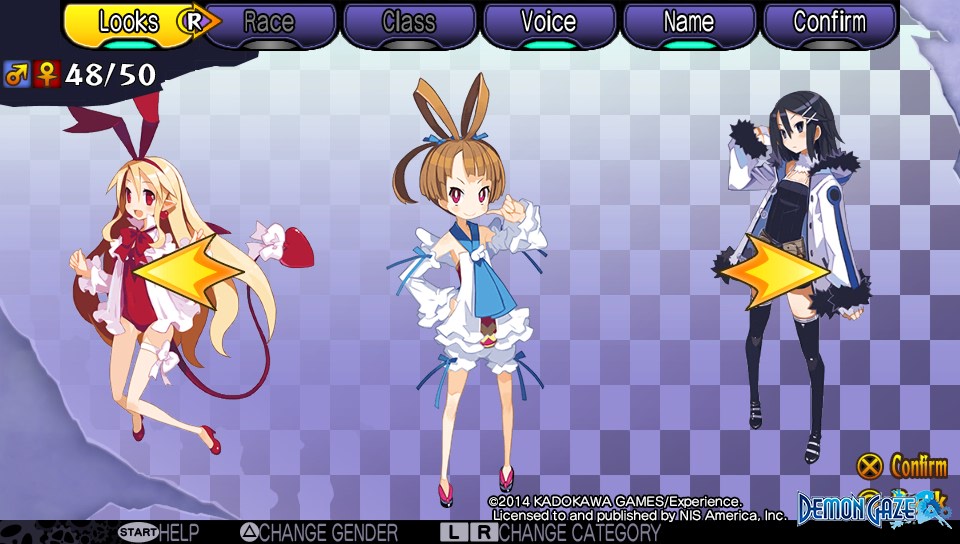Go to the Voice tab
Screen dimensions: 960x544
pyautogui.click(x=549, y=23)
